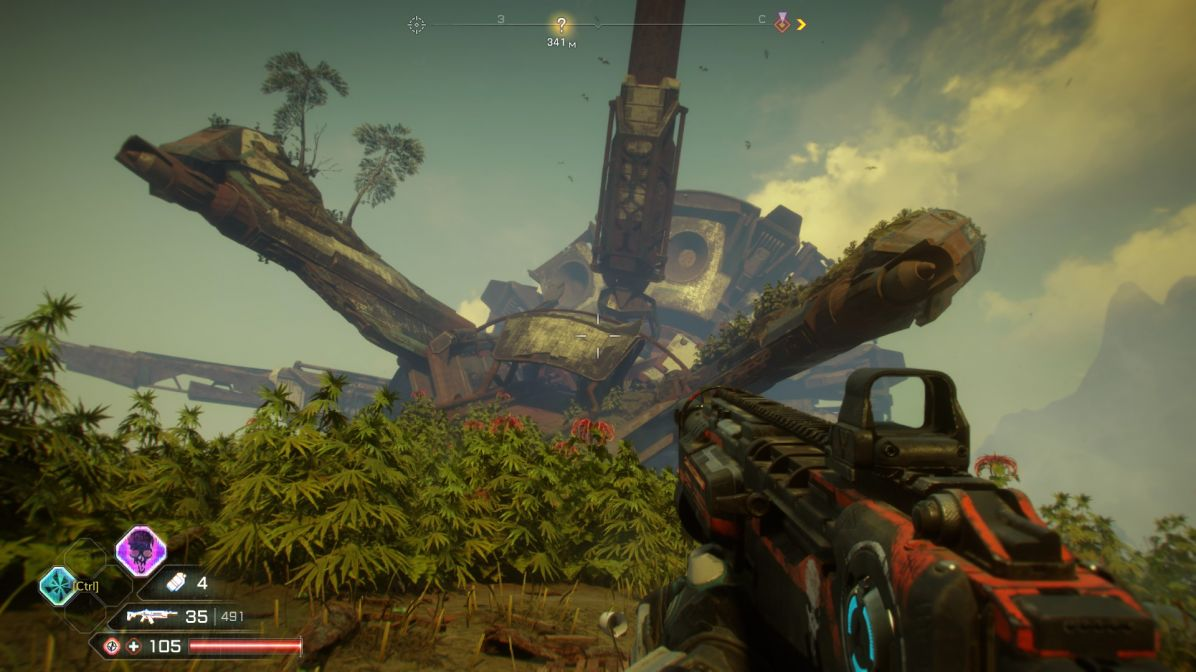Select the purple skull ability icon
Viewport: 1196px width, 672px height.
tap(140, 551)
